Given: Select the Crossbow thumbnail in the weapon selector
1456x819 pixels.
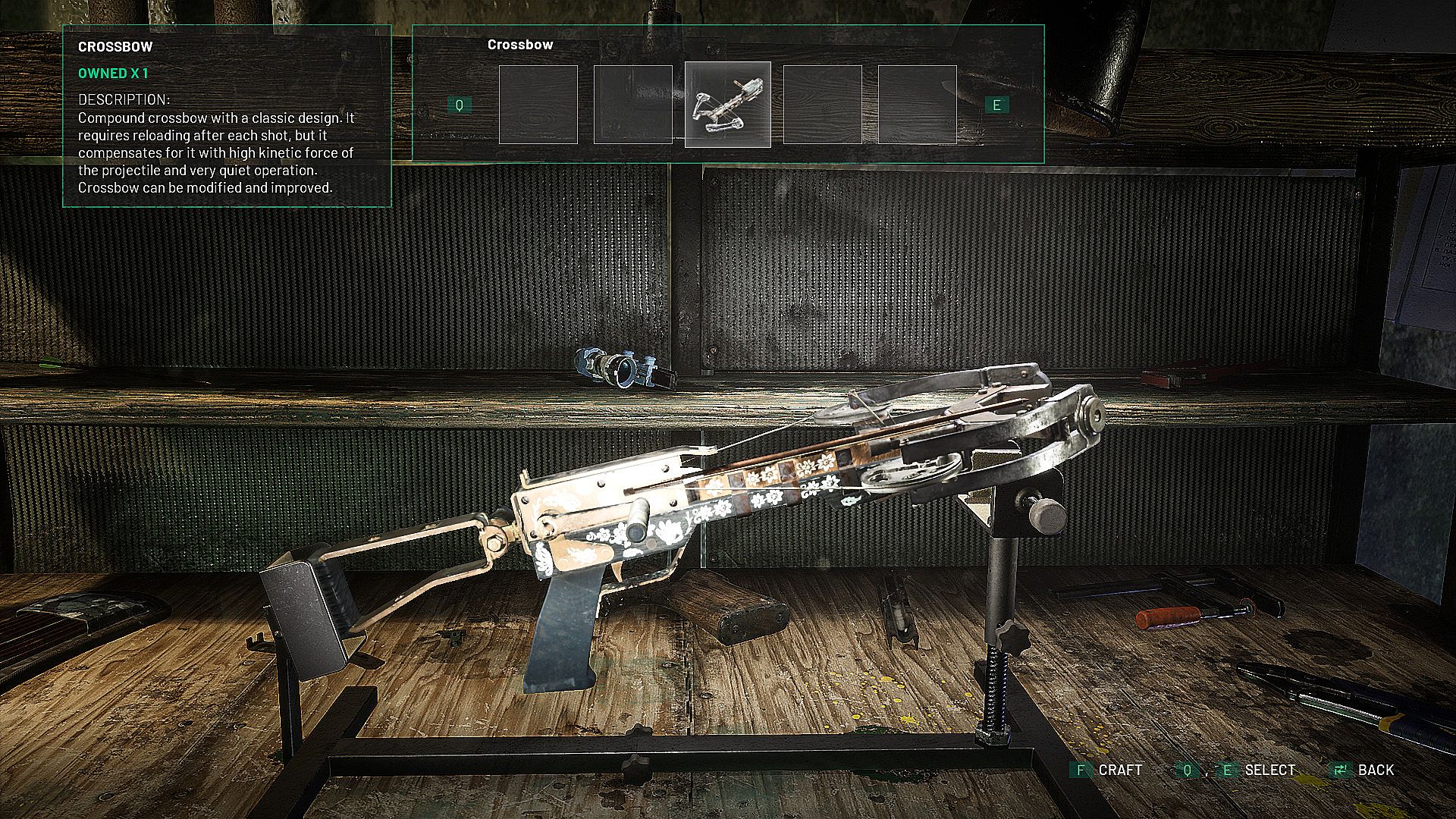Looking at the screenshot, I should [727, 105].
